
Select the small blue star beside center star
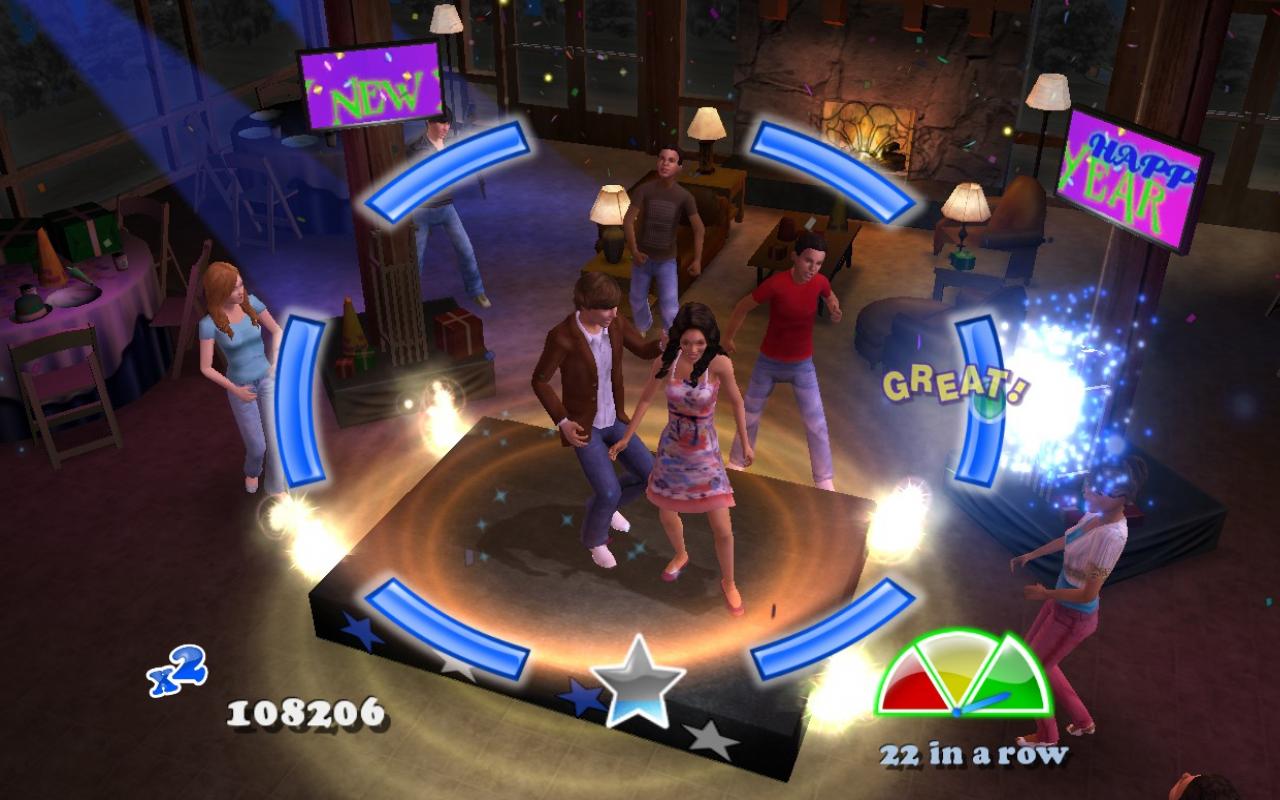click(585, 695)
